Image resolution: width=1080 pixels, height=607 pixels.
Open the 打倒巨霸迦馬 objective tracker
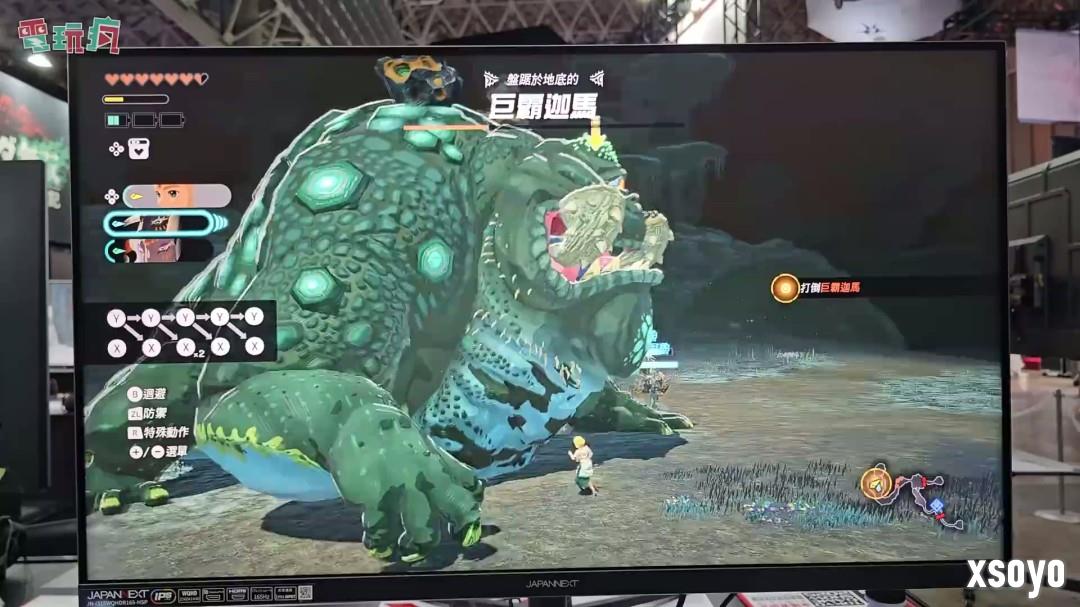[816, 288]
